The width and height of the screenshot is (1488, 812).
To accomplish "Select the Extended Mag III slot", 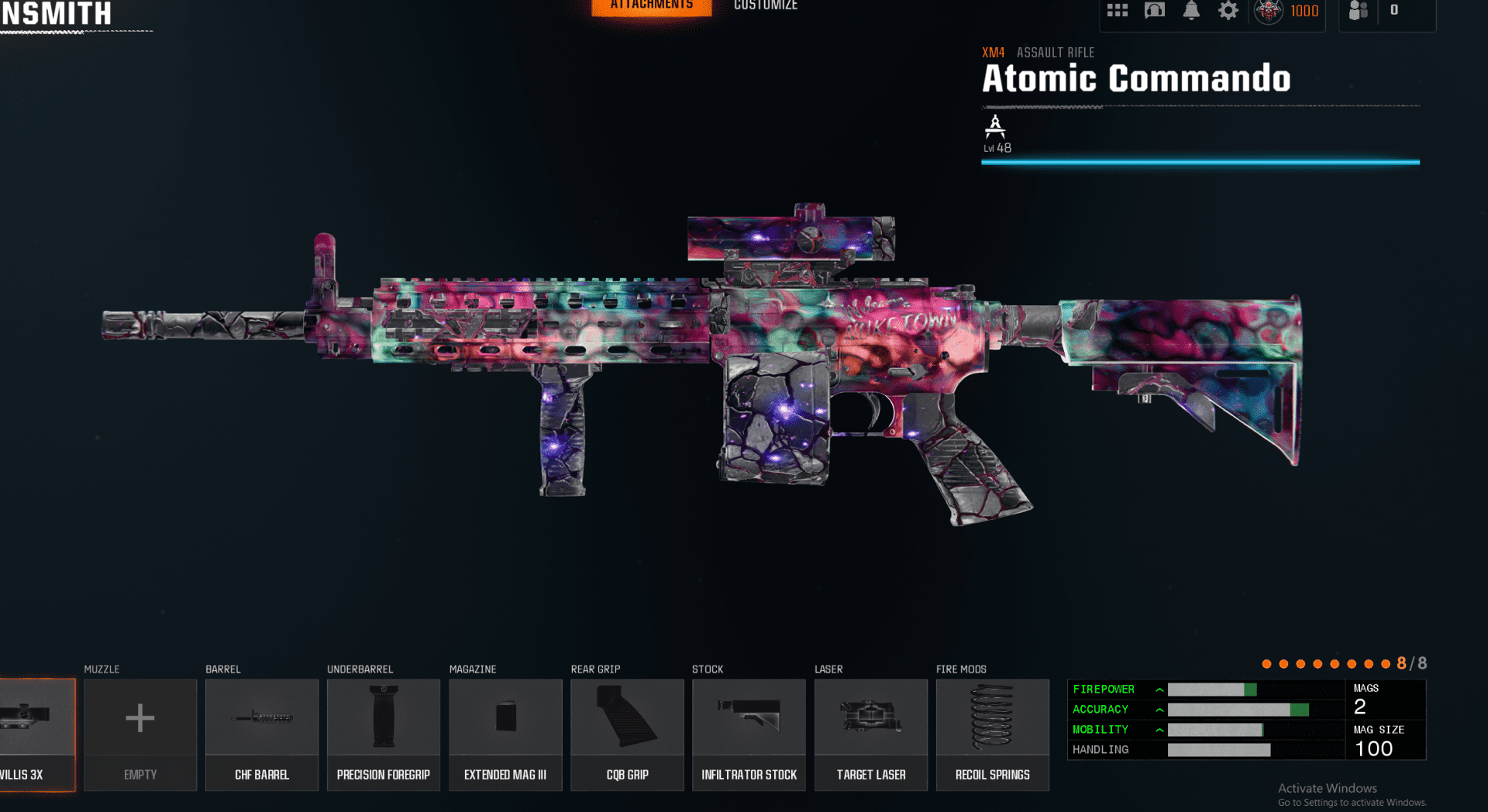I will (x=505, y=734).
